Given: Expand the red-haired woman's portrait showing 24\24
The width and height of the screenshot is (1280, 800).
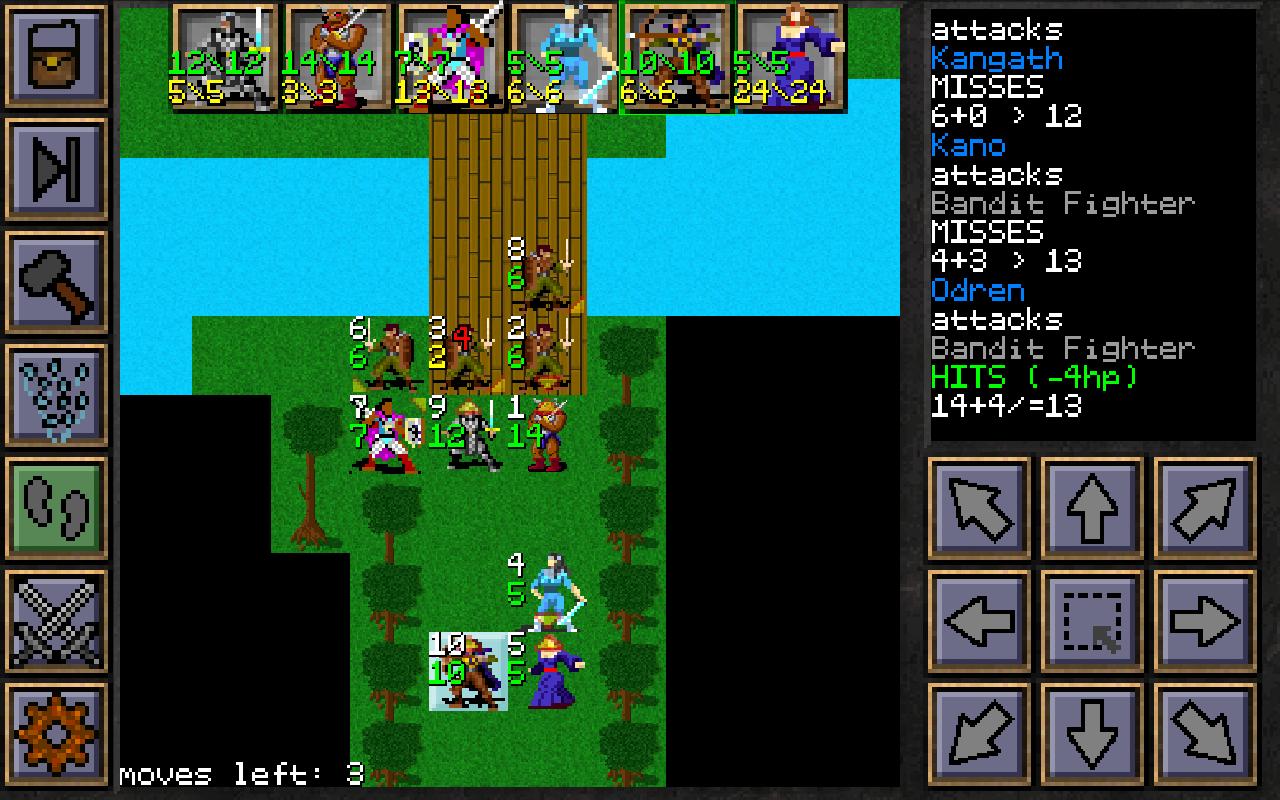Looking at the screenshot, I should click(789, 55).
